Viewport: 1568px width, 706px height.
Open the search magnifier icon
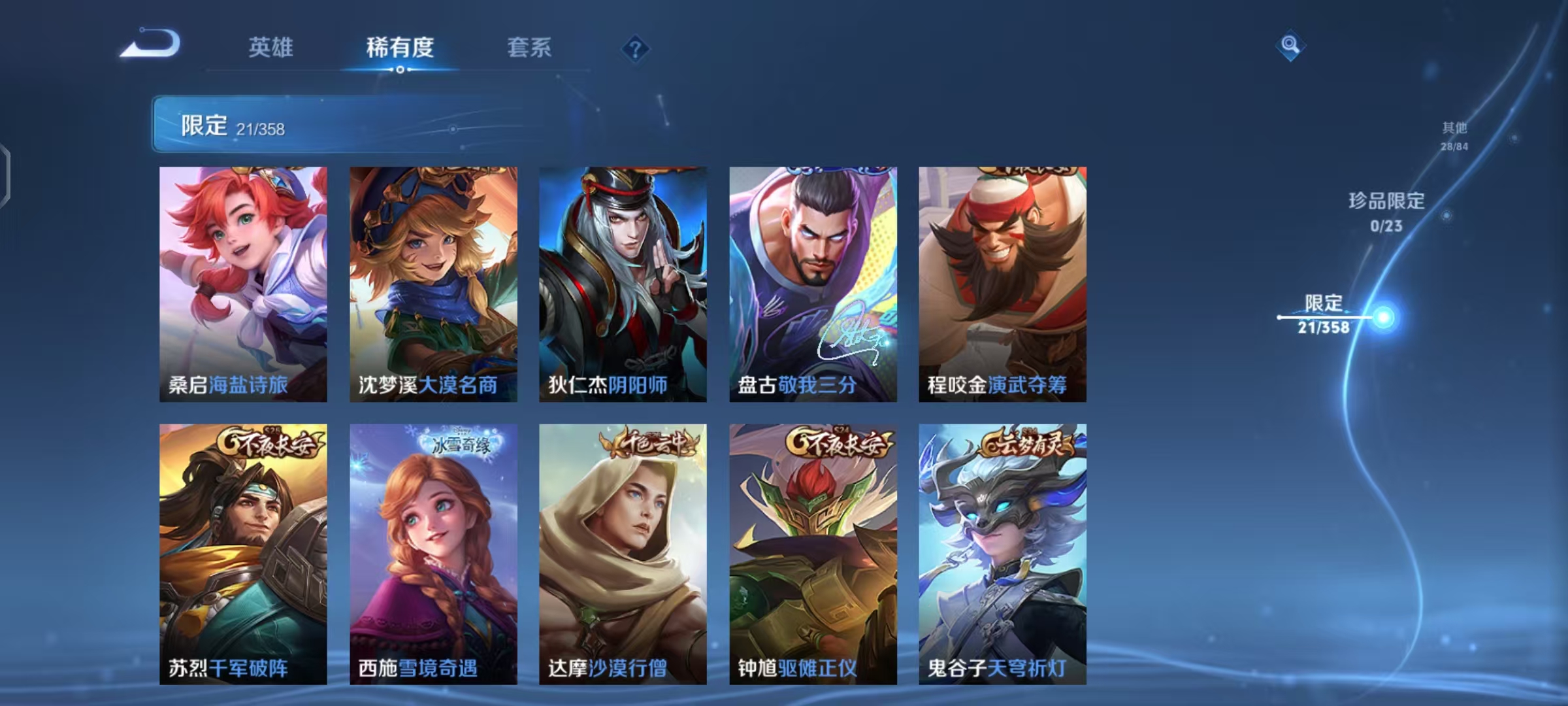click(1290, 46)
